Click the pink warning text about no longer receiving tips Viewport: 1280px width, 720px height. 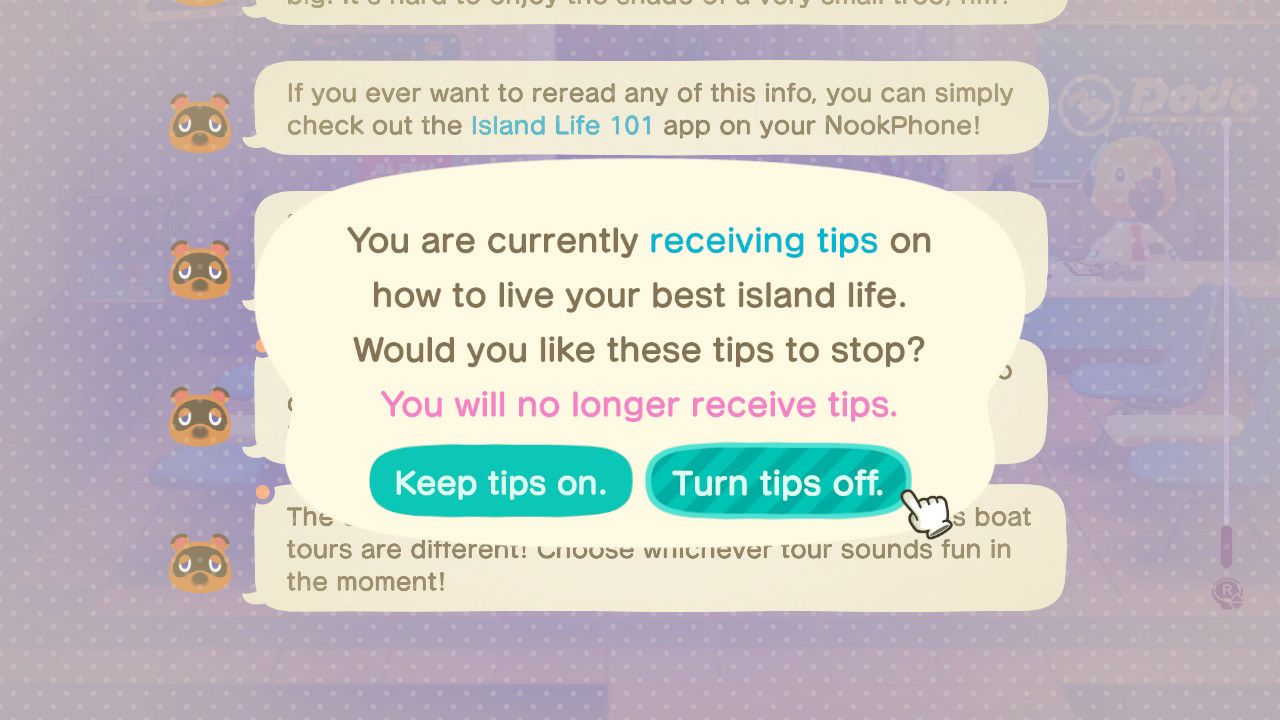pos(639,404)
